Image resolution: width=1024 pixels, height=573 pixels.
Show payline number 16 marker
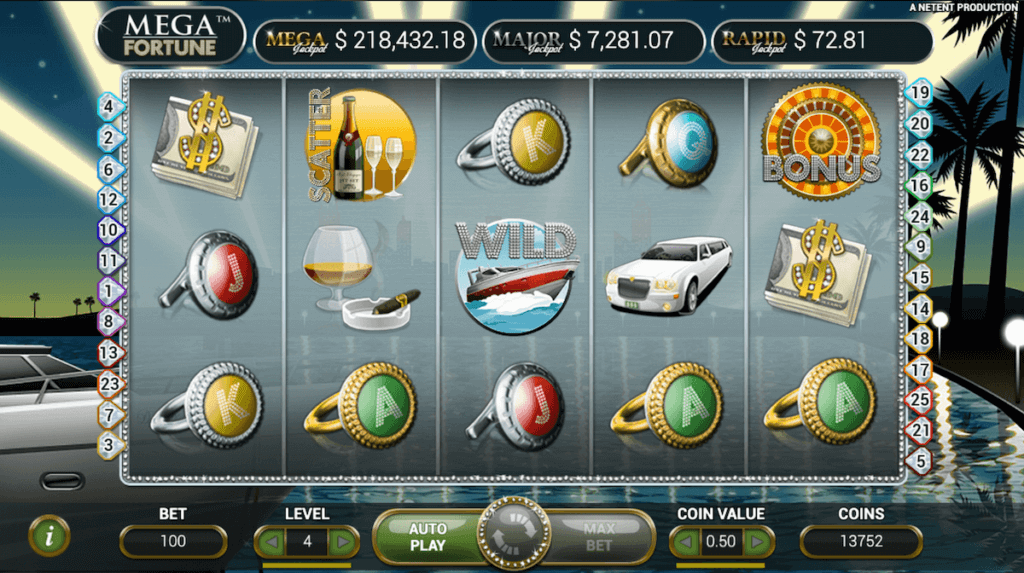coord(918,185)
